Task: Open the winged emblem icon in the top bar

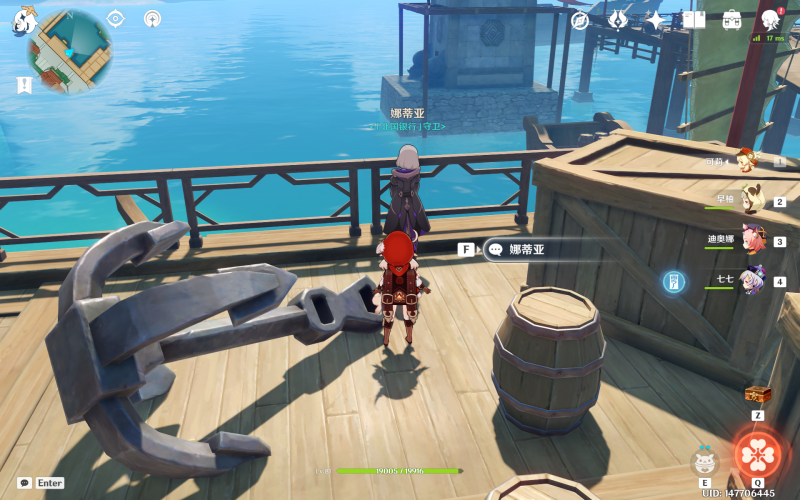Action: point(618,20)
